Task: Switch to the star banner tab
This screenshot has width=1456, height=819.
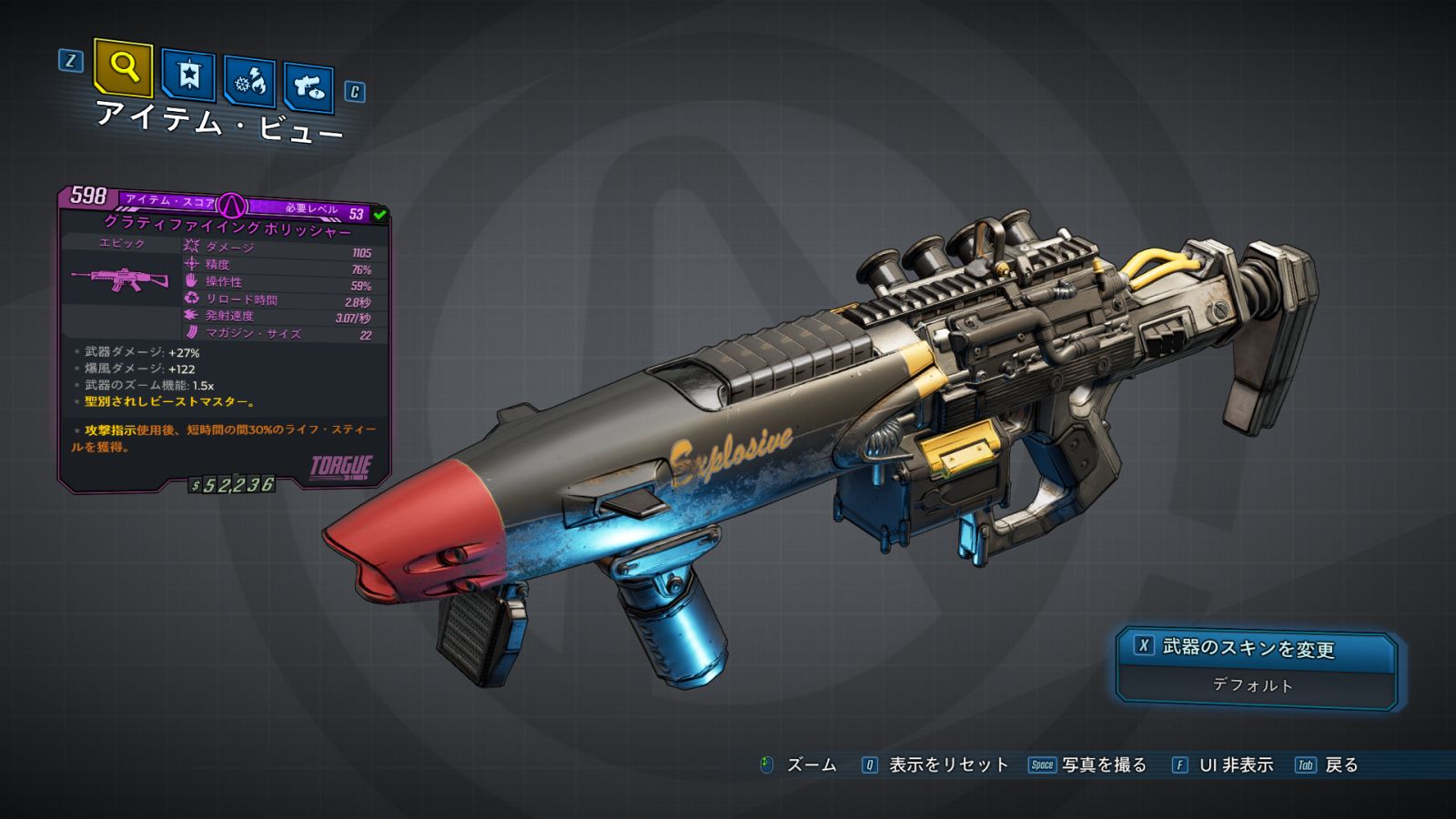Action: click(188, 75)
